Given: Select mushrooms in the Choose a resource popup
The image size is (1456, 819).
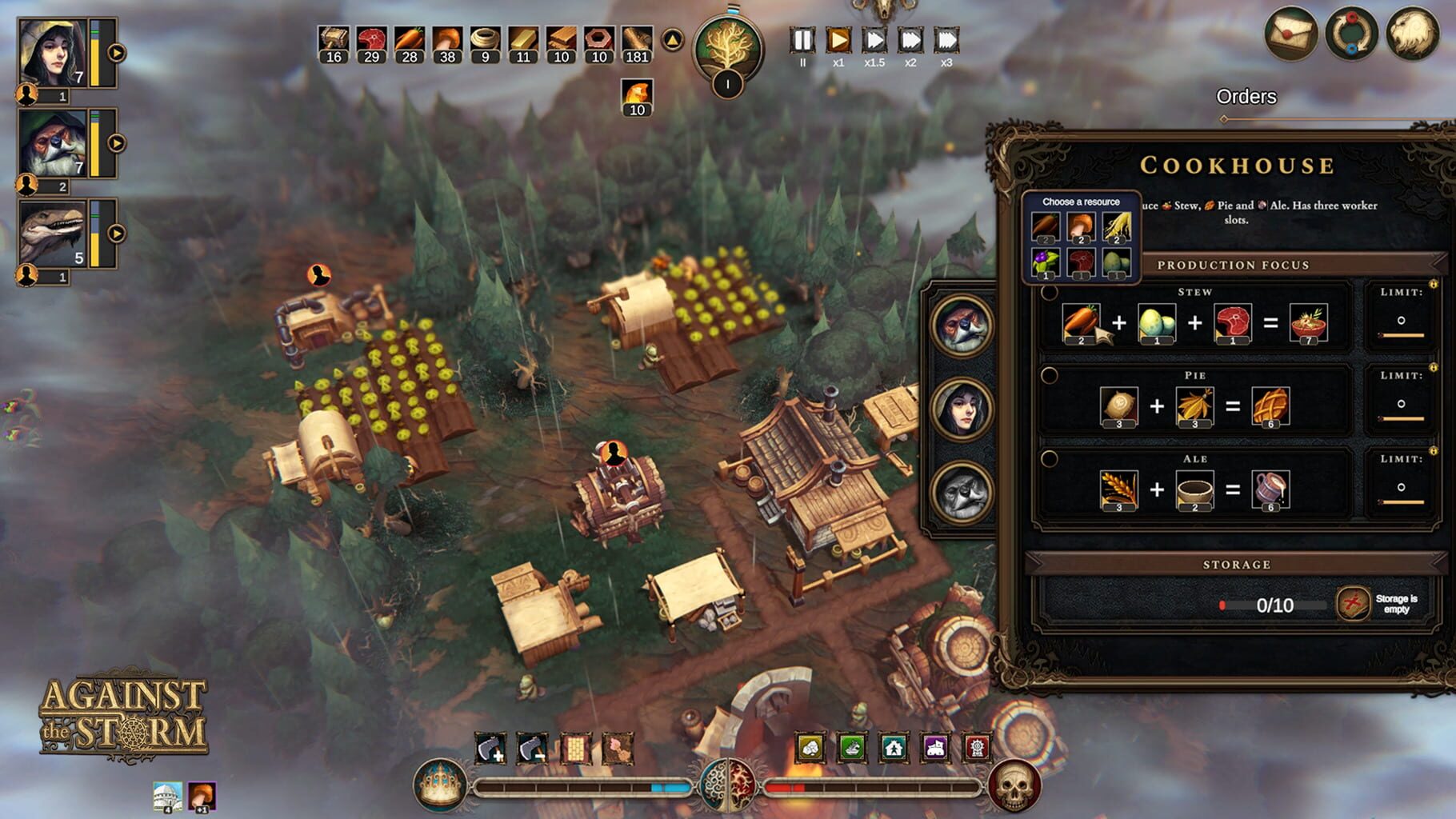Looking at the screenshot, I should (1080, 226).
